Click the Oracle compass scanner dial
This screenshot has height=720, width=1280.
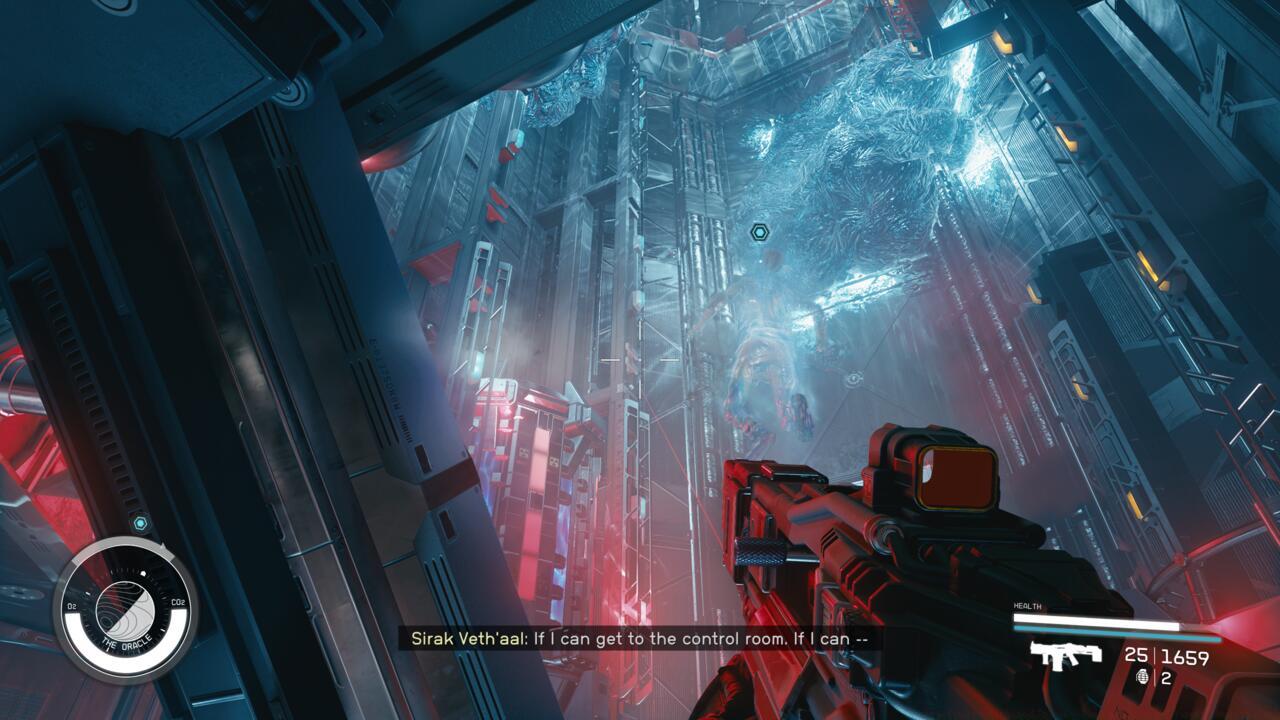pyautogui.click(x=125, y=608)
